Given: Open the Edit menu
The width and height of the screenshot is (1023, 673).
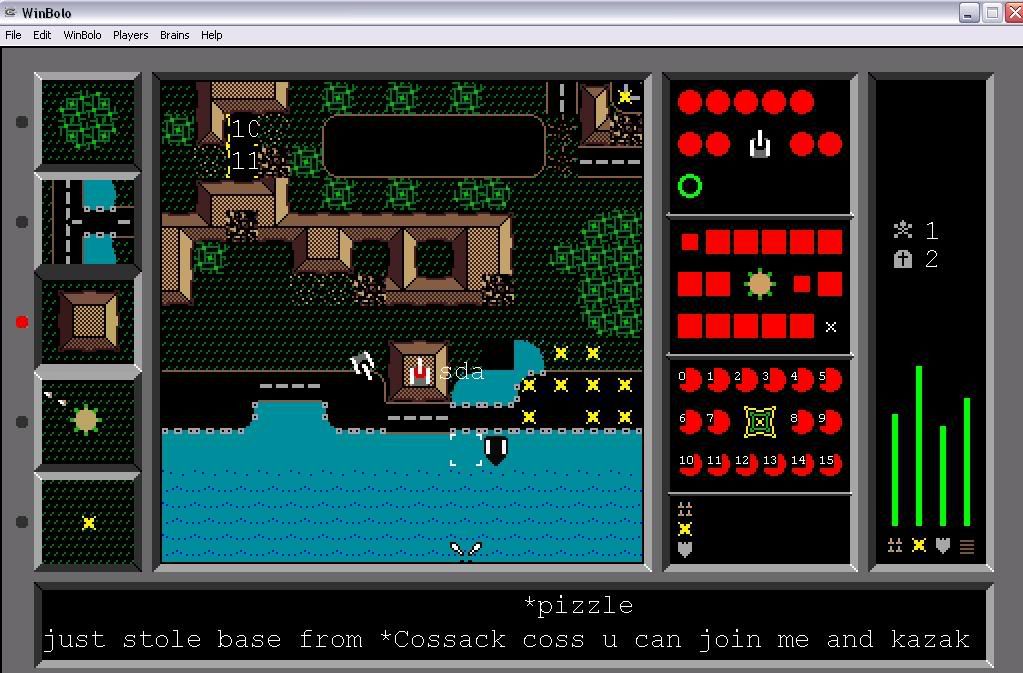Looking at the screenshot, I should point(42,35).
